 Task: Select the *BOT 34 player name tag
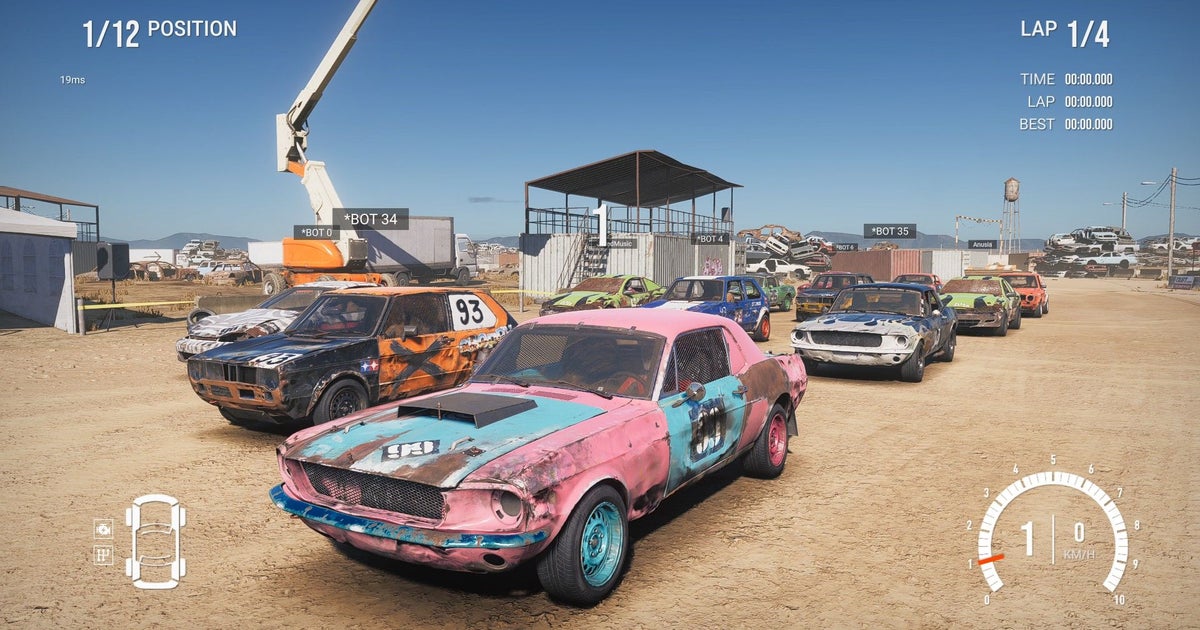[370, 219]
